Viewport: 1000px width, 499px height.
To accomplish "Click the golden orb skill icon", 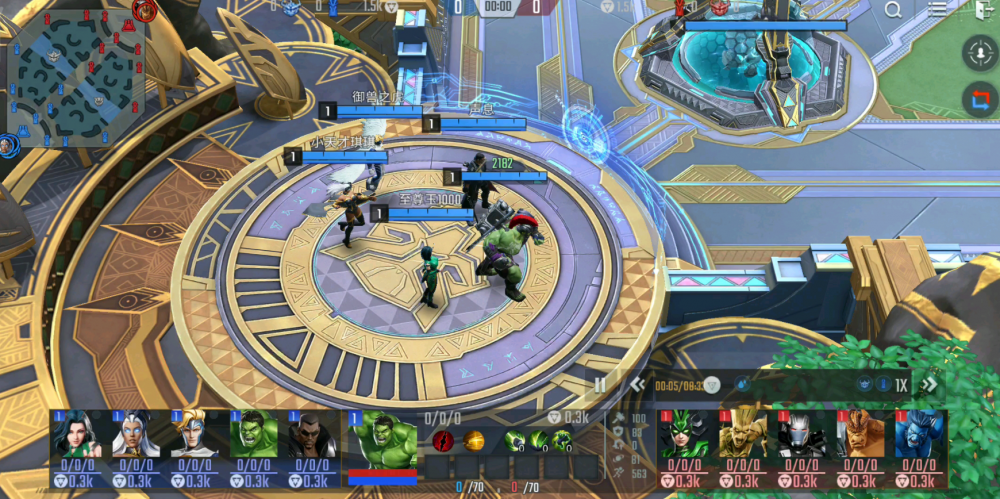I will coord(472,440).
